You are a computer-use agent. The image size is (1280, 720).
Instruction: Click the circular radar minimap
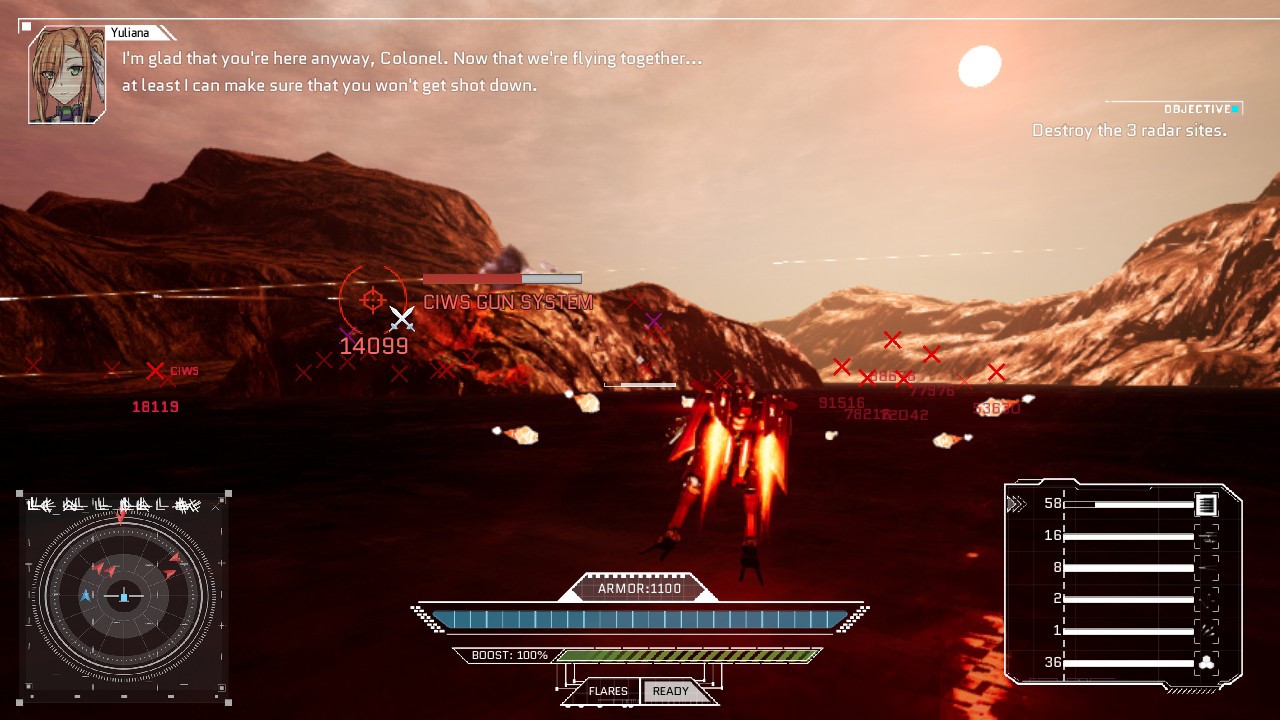coord(124,596)
